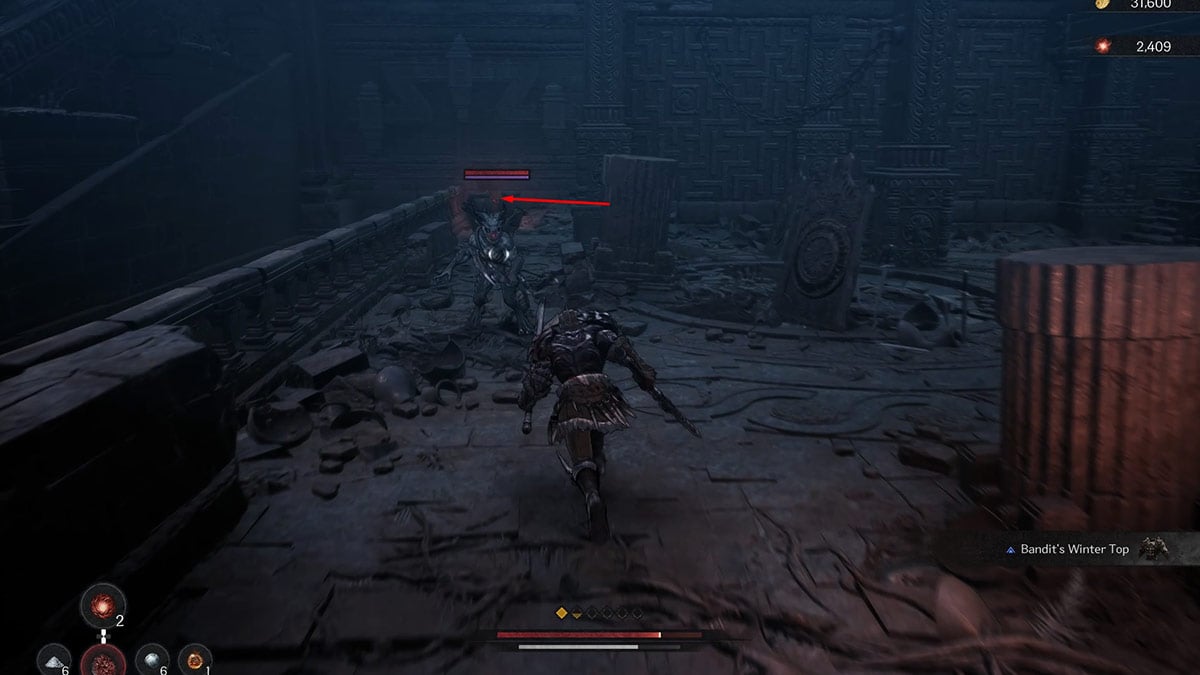The width and height of the screenshot is (1200, 675).
Task: Use the dark red cluster item slot
Action: tap(103, 662)
